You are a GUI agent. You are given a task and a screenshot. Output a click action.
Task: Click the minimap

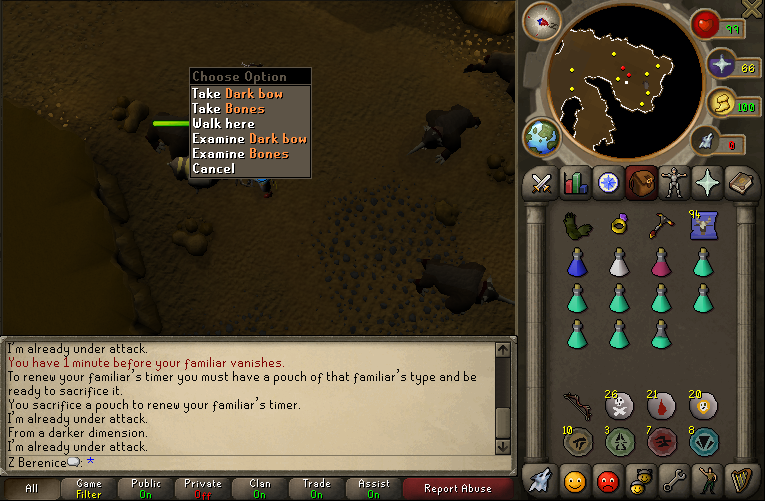623,83
